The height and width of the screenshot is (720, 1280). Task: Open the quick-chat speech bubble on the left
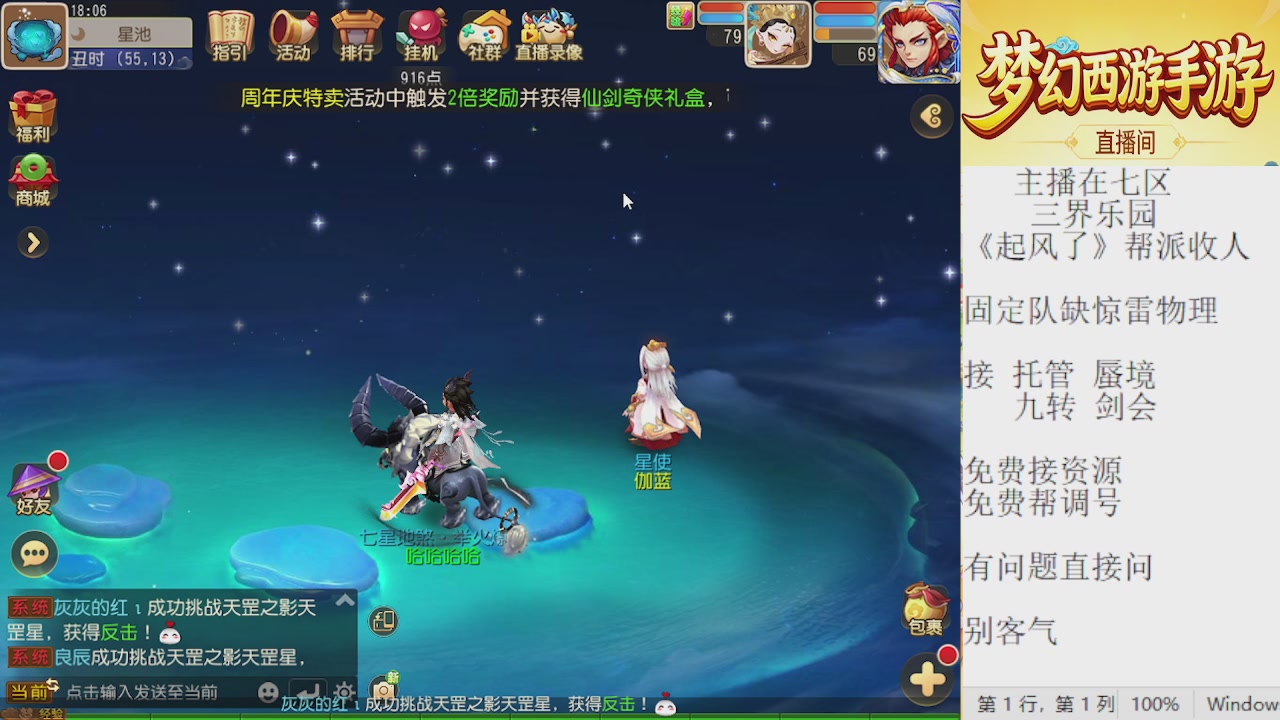33,553
